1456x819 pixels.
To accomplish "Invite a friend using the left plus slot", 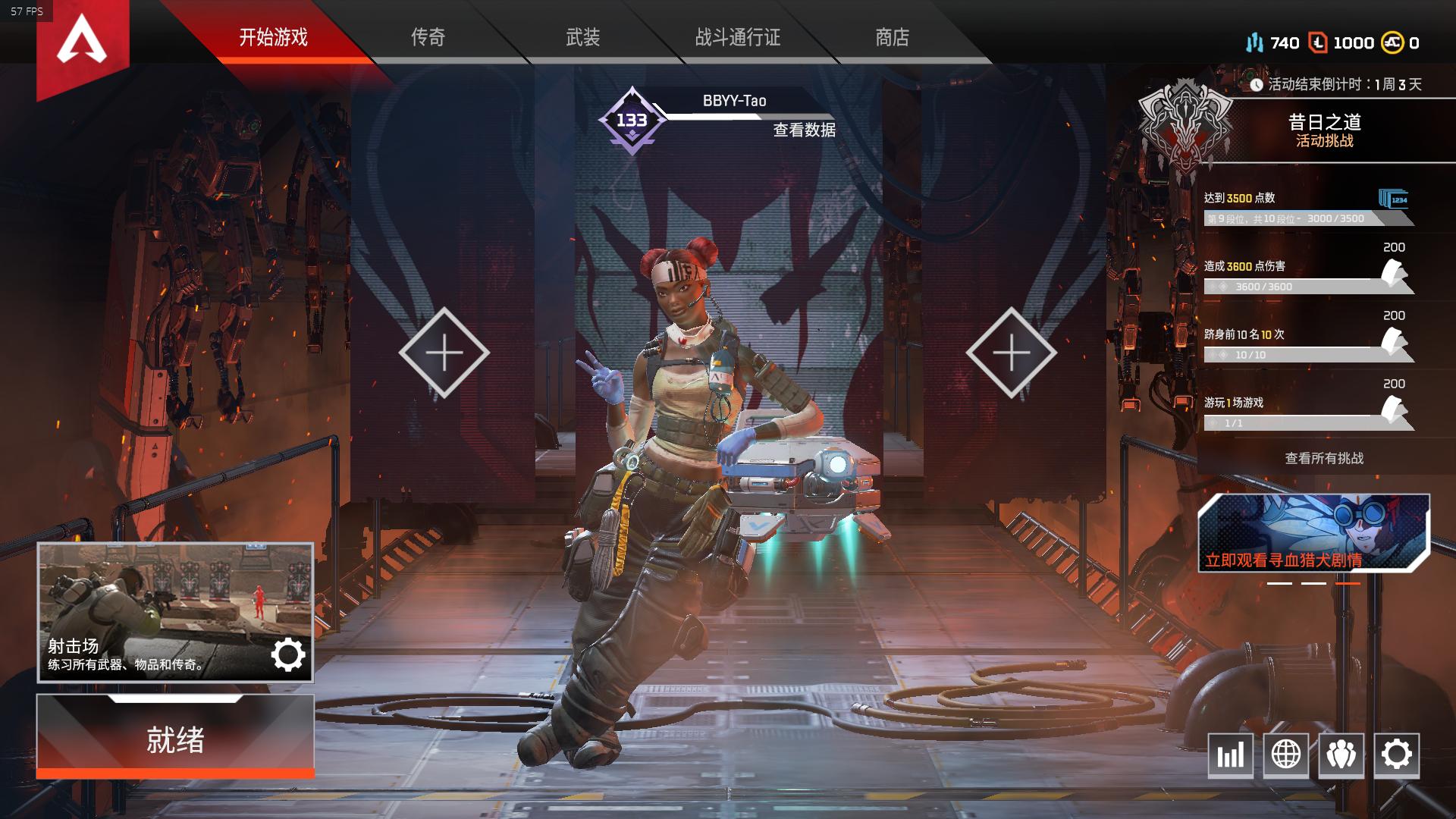I will pyautogui.click(x=444, y=353).
